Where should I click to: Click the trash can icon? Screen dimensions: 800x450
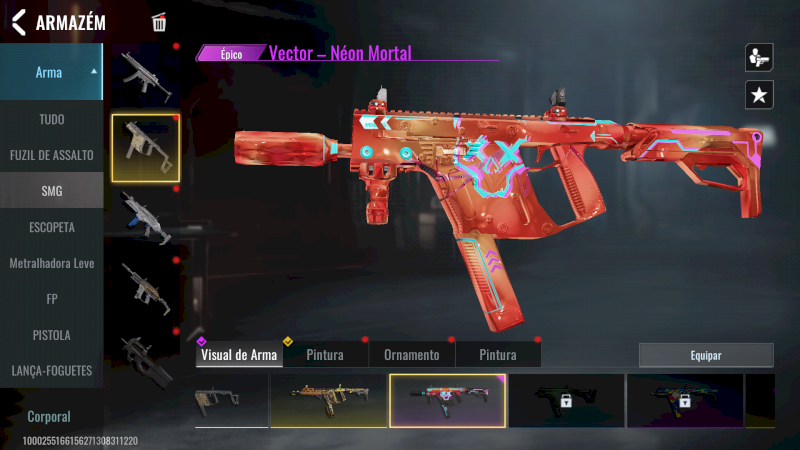tap(159, 22)
